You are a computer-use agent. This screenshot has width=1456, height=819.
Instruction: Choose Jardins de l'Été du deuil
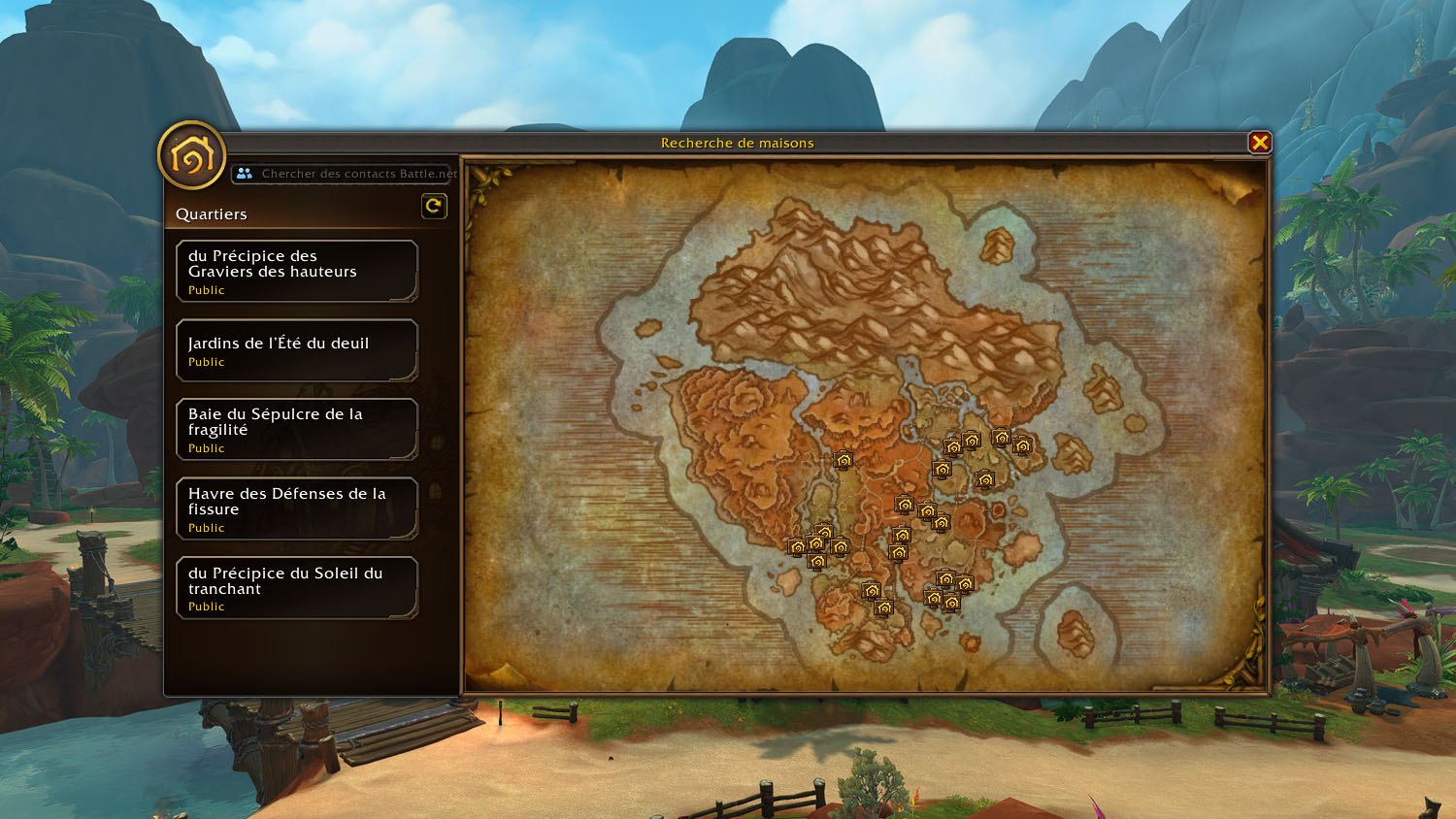(x=296, y=350)
